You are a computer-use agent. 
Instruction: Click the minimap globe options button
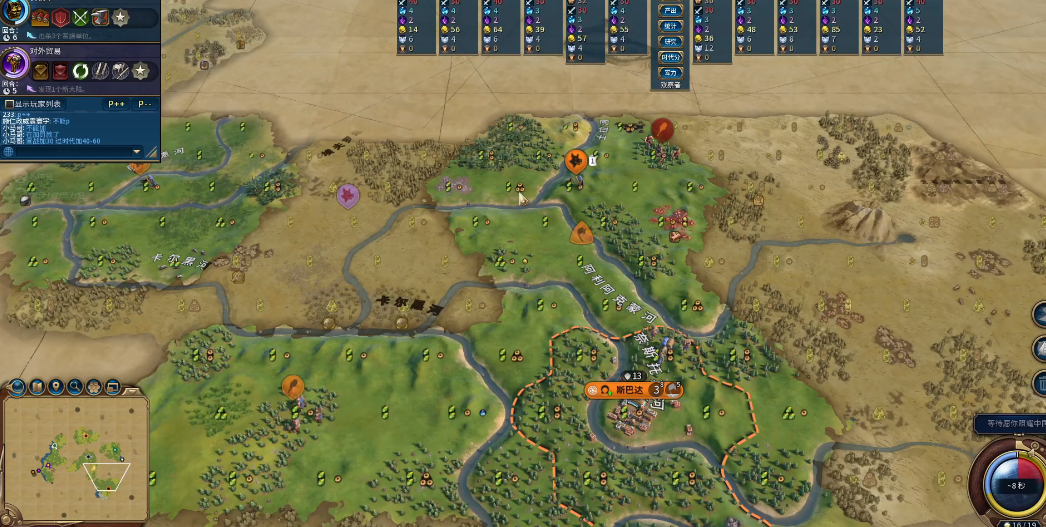pyautogui.click(x=16, y=387)
